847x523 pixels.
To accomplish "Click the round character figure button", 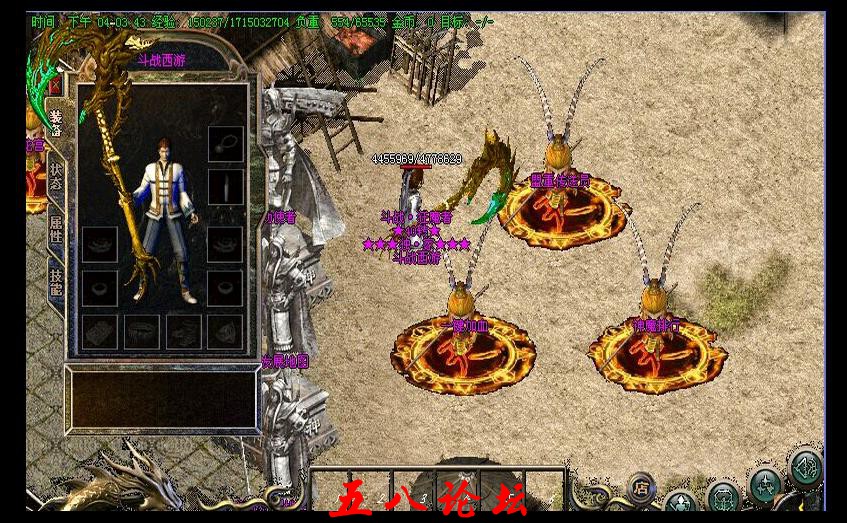I will tap(681, 503).
